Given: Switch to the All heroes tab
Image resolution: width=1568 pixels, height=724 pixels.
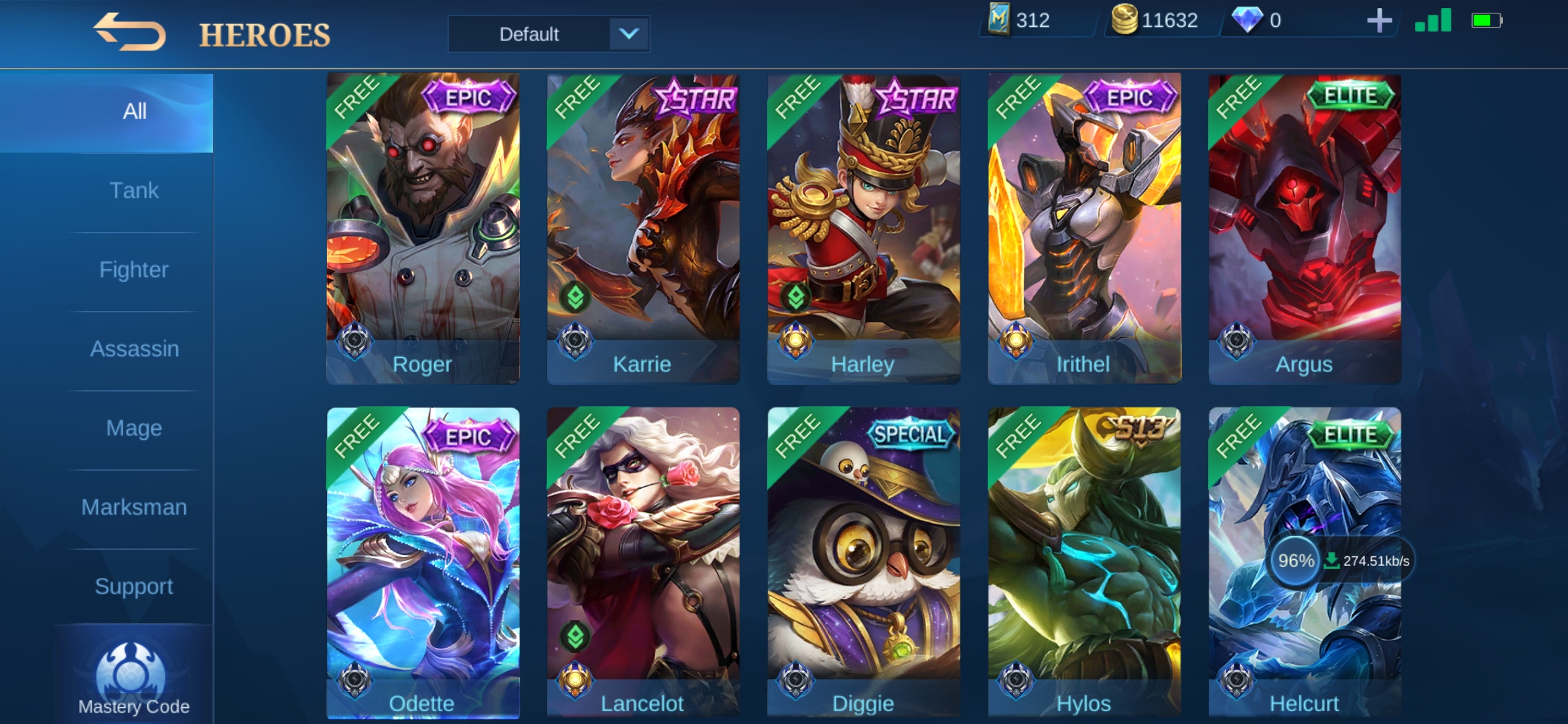Looking at the screenshot, I should pyautogui.click(x=134, y=112).
